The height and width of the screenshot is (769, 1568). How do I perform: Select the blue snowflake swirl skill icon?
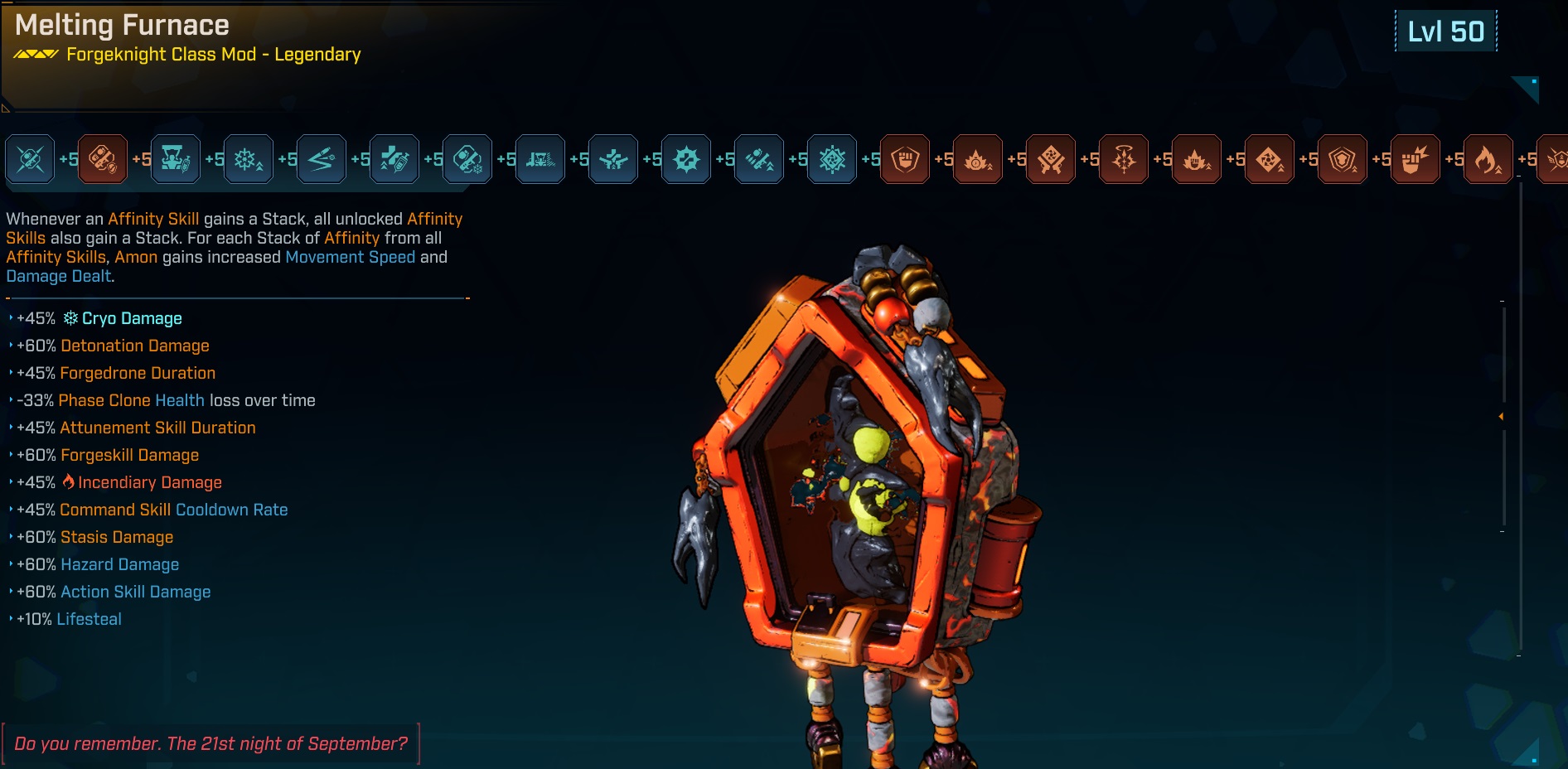click(x=832, y=159)
